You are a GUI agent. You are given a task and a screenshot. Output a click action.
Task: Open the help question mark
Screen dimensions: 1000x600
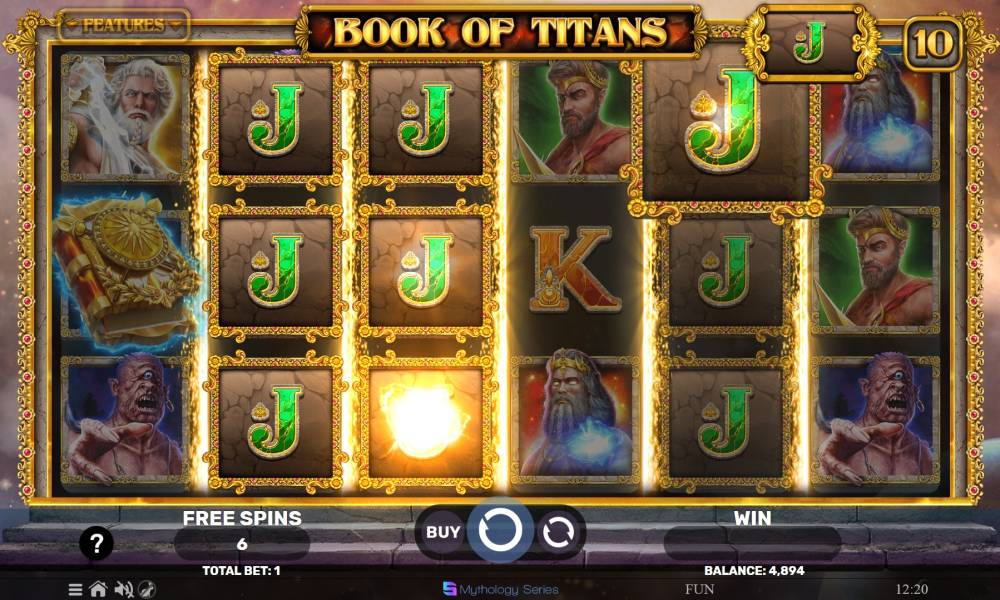click(96, 544)
